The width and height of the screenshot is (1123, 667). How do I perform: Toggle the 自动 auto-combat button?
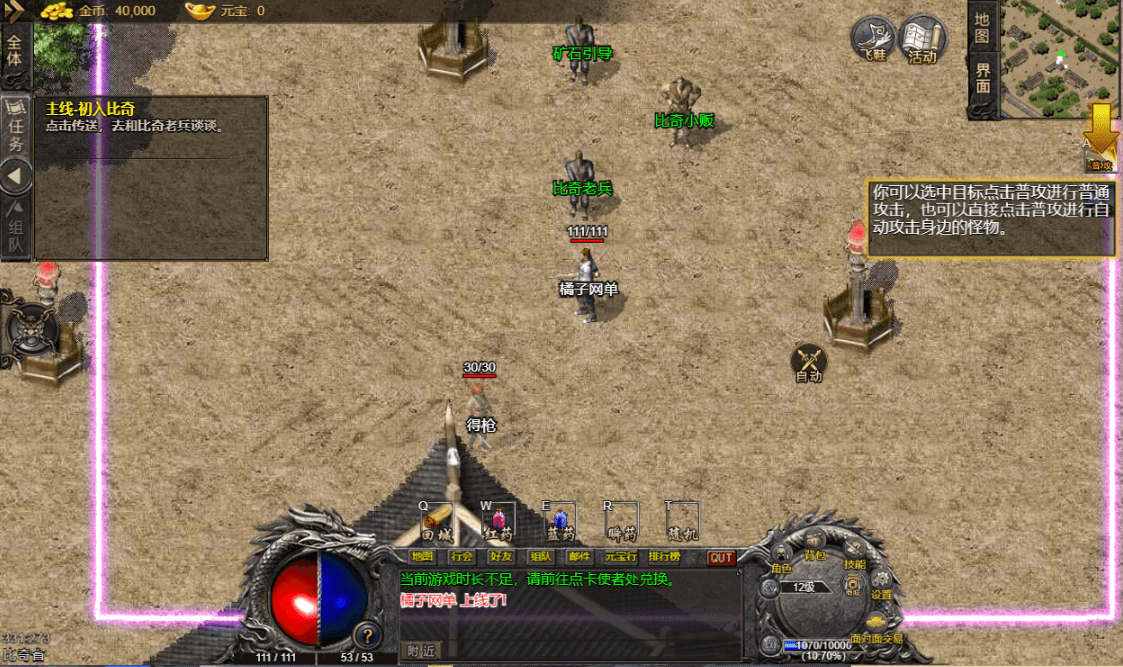click(809, 364)
